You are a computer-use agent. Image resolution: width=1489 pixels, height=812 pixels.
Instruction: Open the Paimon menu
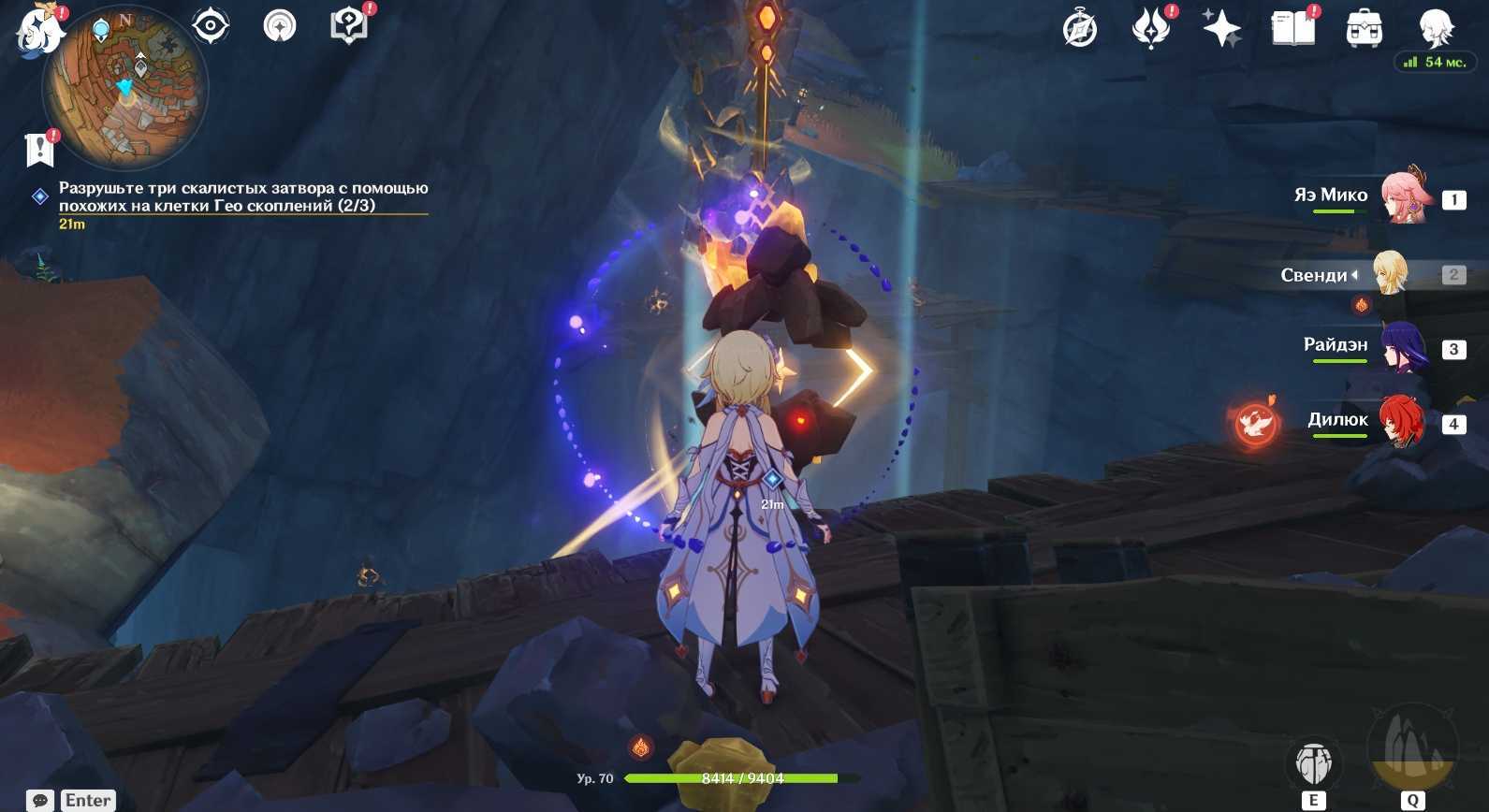[39, 30]
